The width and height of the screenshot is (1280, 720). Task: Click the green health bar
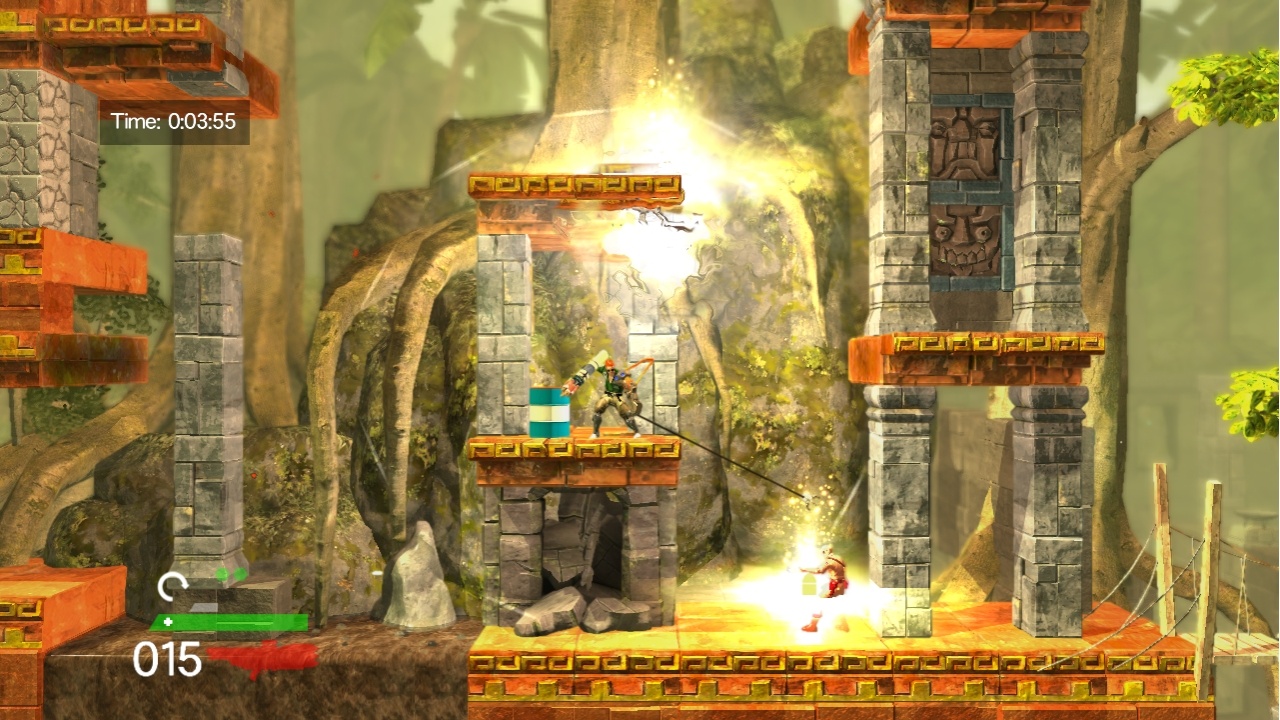tap(231, 622)
